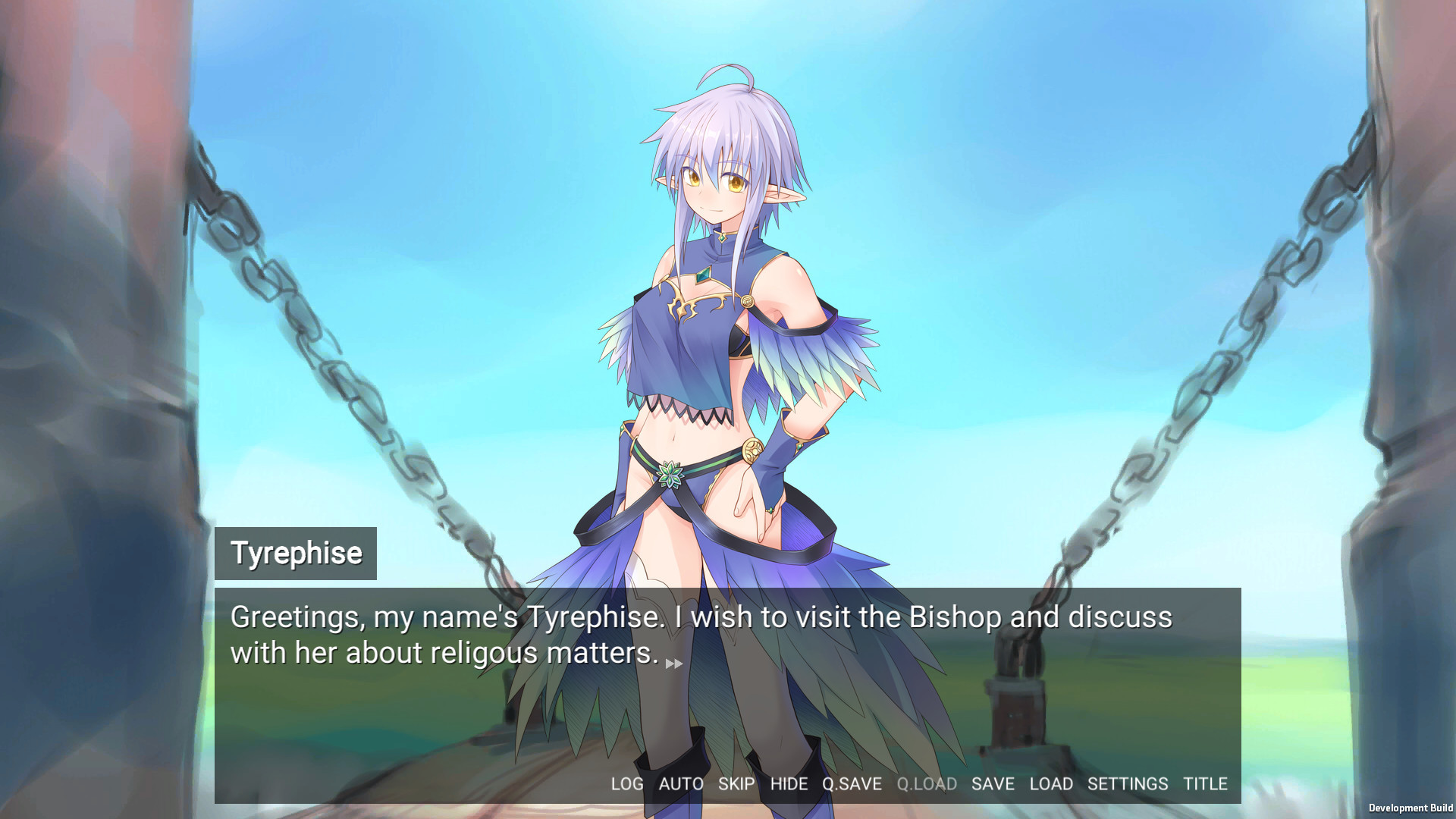Image resolution: width=1456 pixels, height=819 pixels.
Task: HIDE the dialogue box from view
Action: [789, 784]
